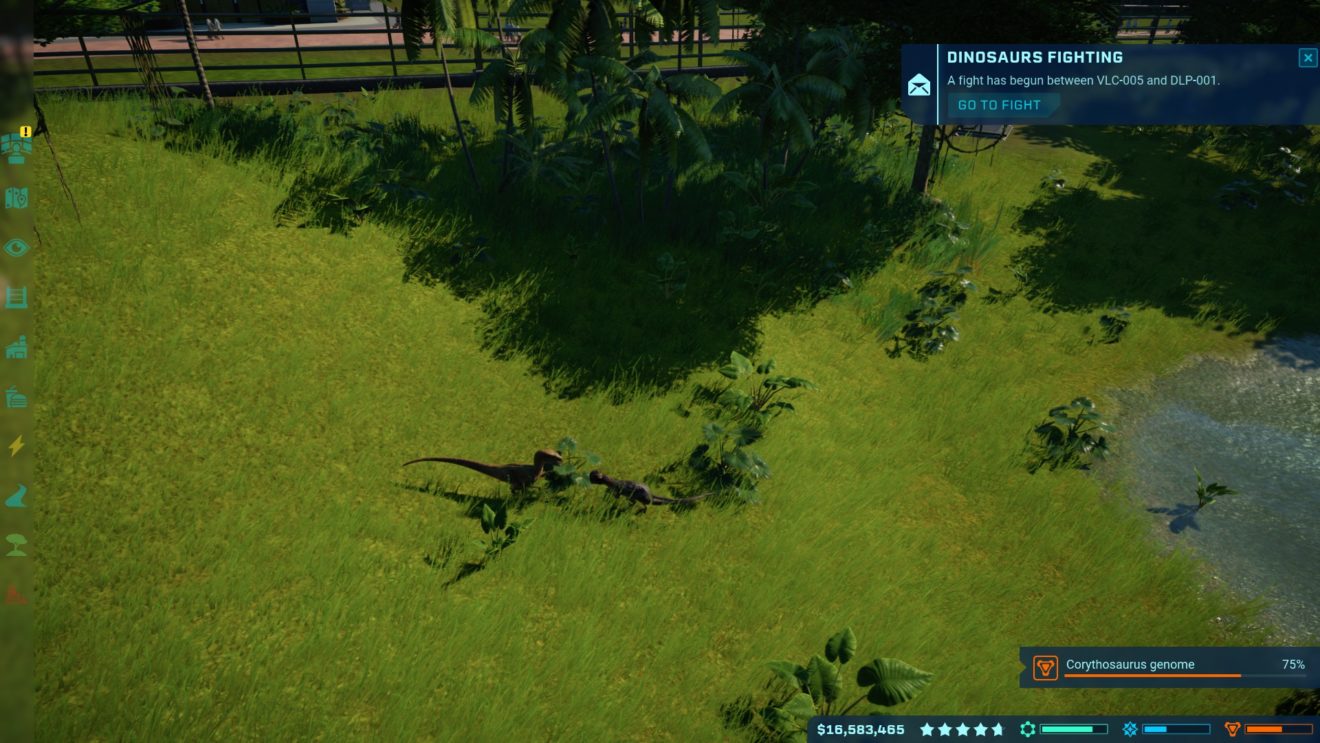Check the five-star island rating
The image size is (1320, 743).
pos(962,730)
